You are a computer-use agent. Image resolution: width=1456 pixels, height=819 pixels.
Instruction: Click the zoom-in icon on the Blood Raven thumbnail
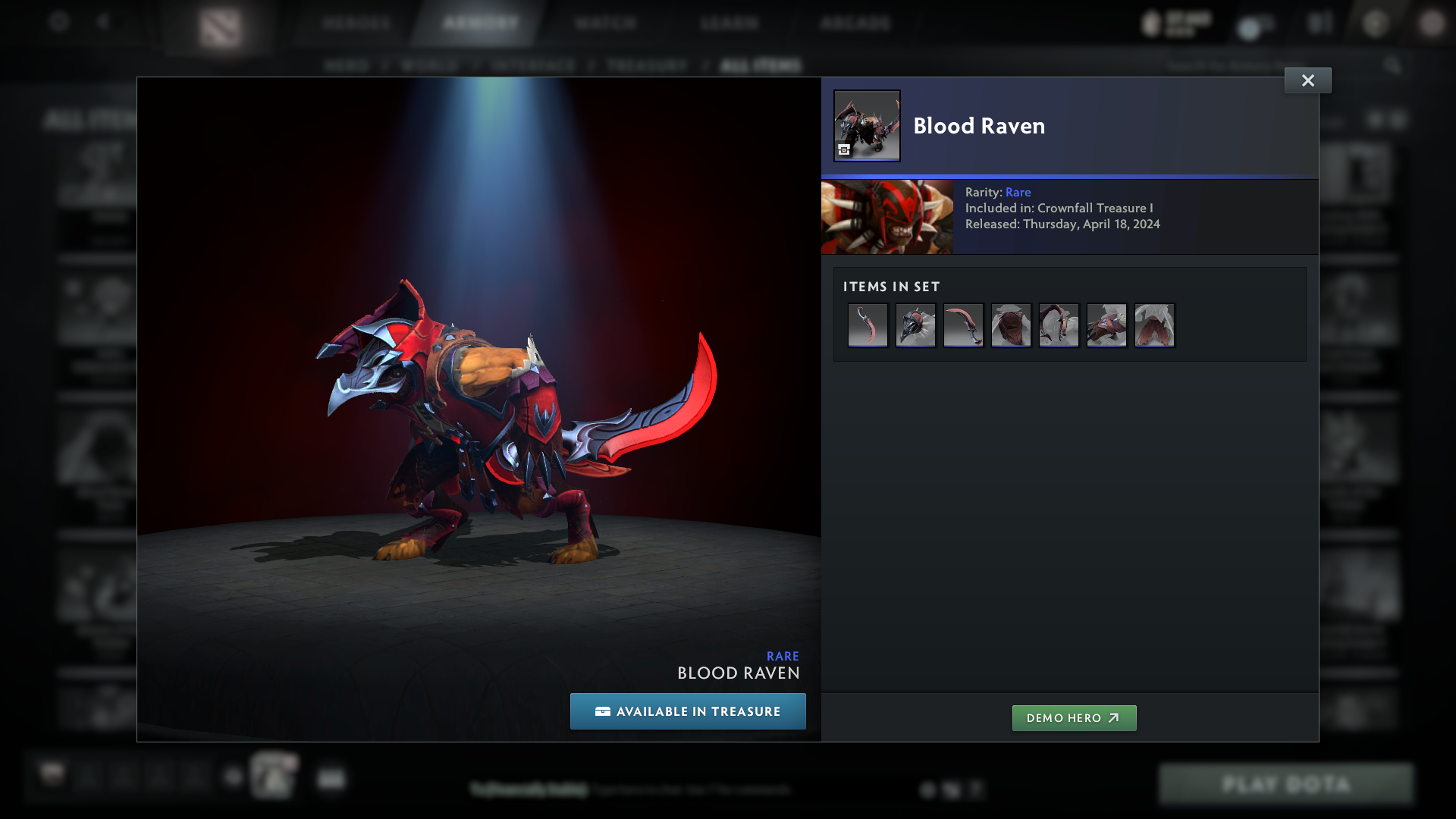click(x=843, y=150)
